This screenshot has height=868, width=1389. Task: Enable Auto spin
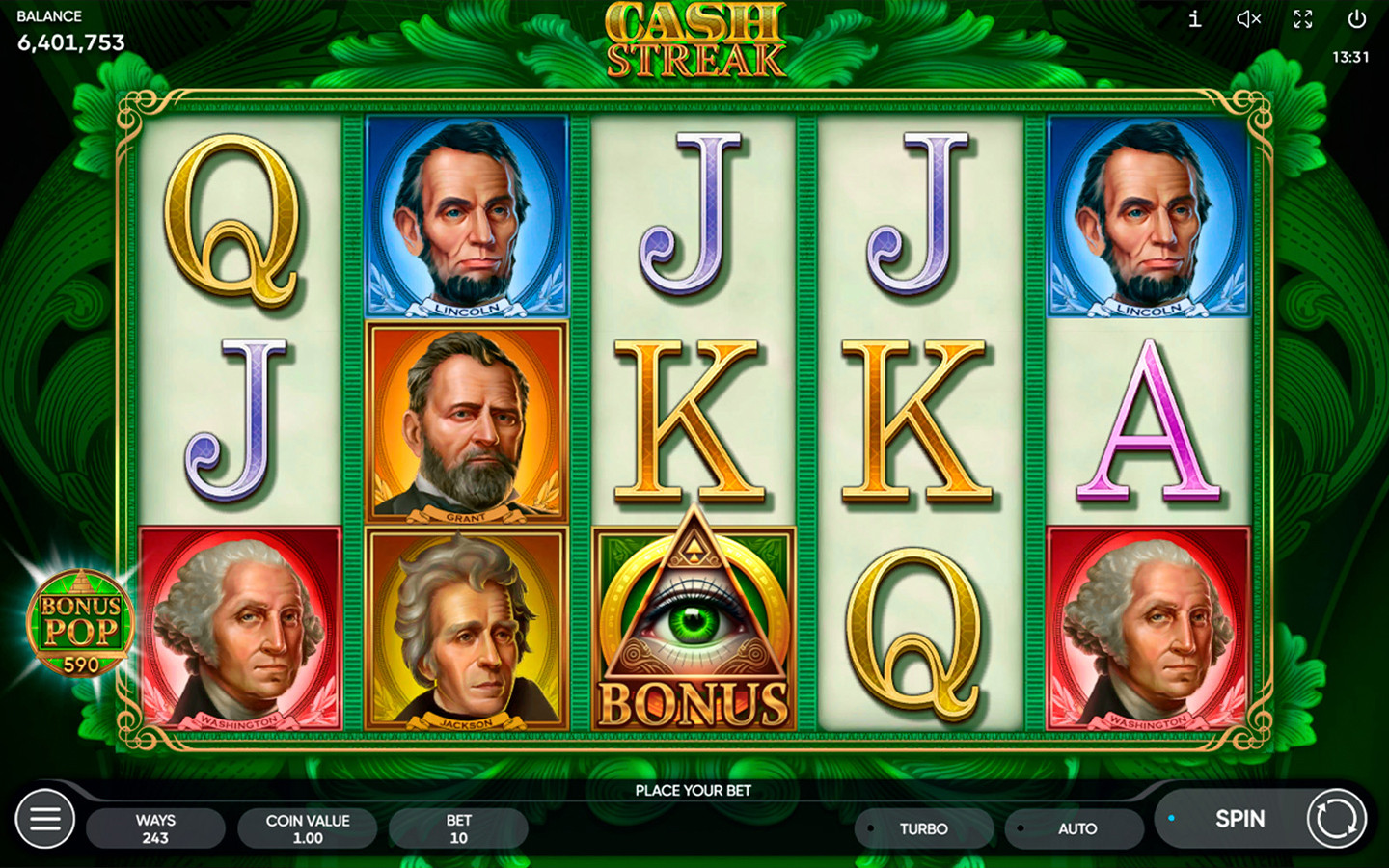point(1076,828)
